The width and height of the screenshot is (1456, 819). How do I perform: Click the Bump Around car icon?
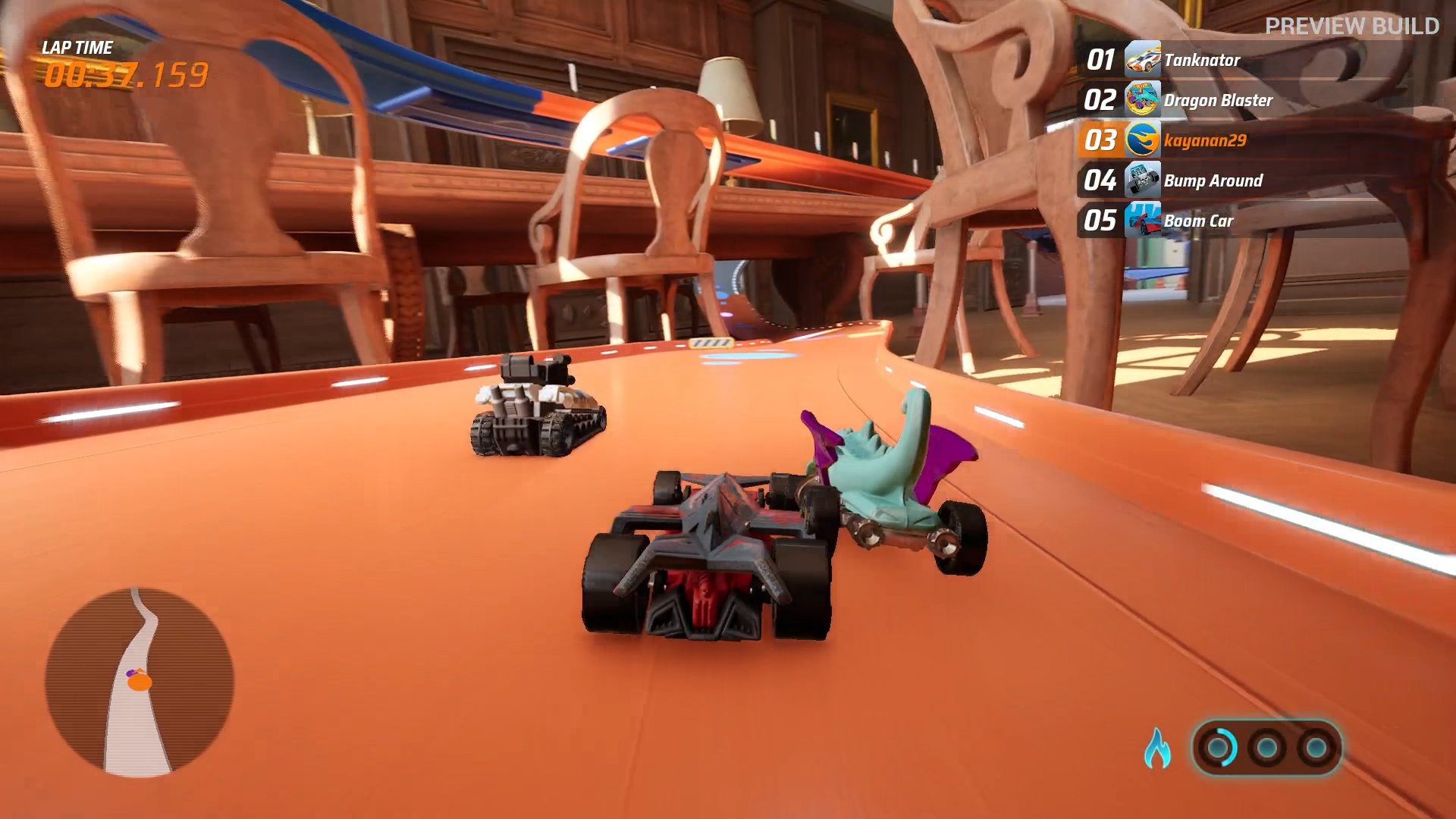[x=1142, y=180]
